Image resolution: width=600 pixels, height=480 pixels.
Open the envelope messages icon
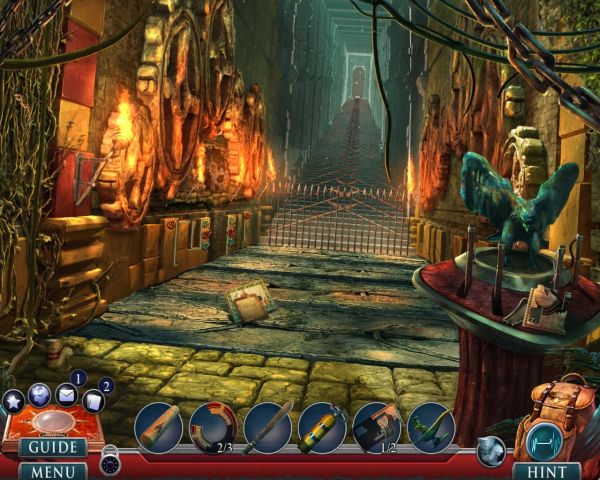[67, 394]
